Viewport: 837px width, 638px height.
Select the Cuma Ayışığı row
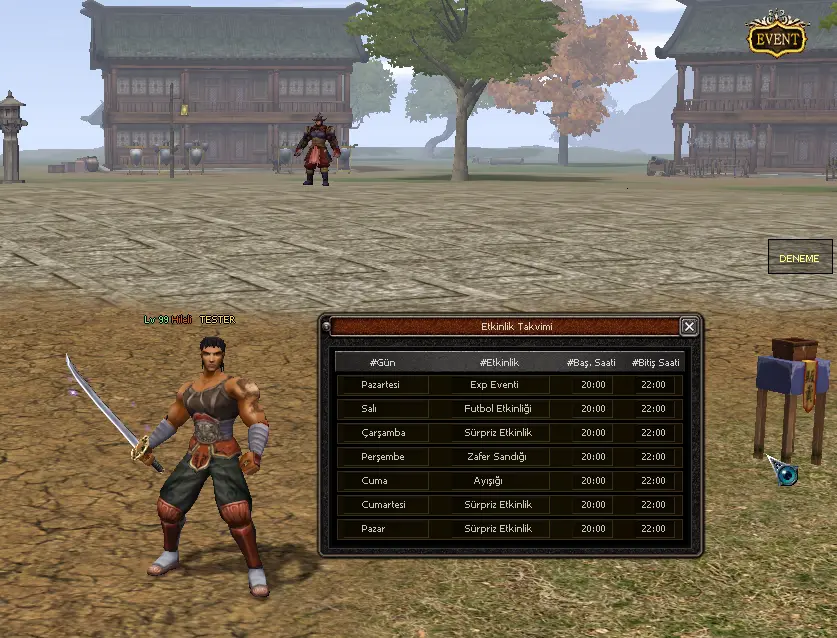[x=509, y=481]
